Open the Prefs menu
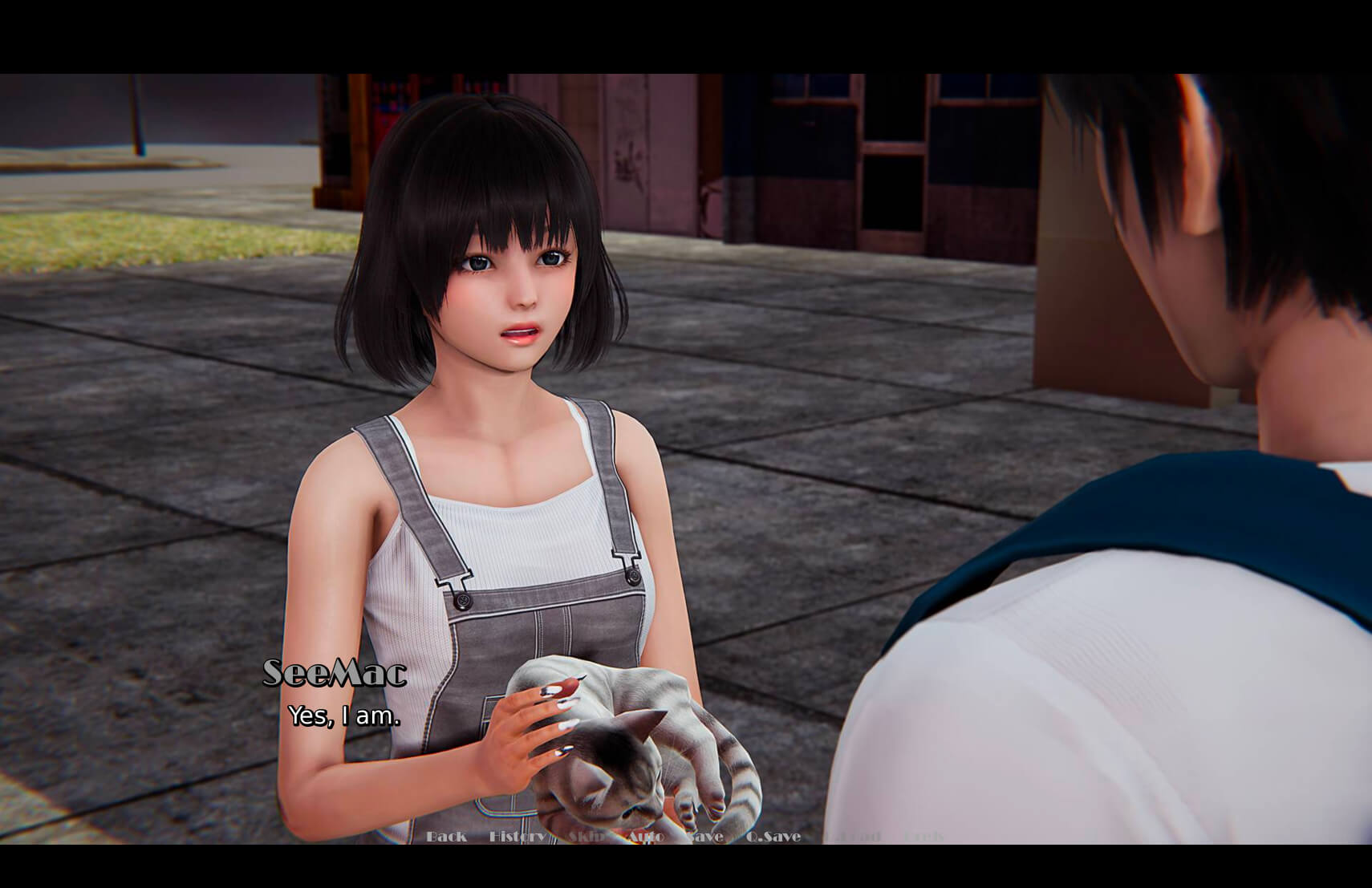 pos(923,837)
